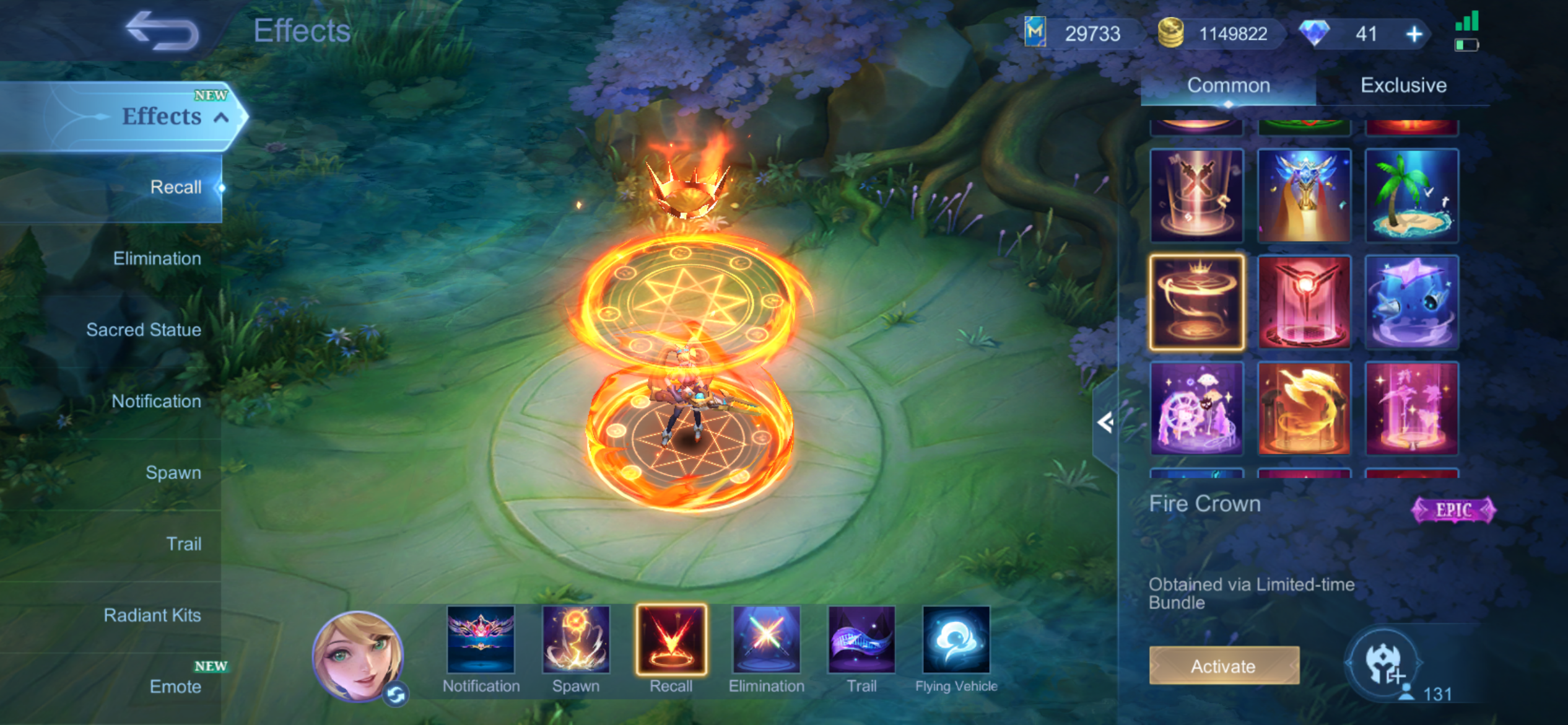
Task: Select Sacred Statue in the sidebar
Action: click(x=144, y=330)
